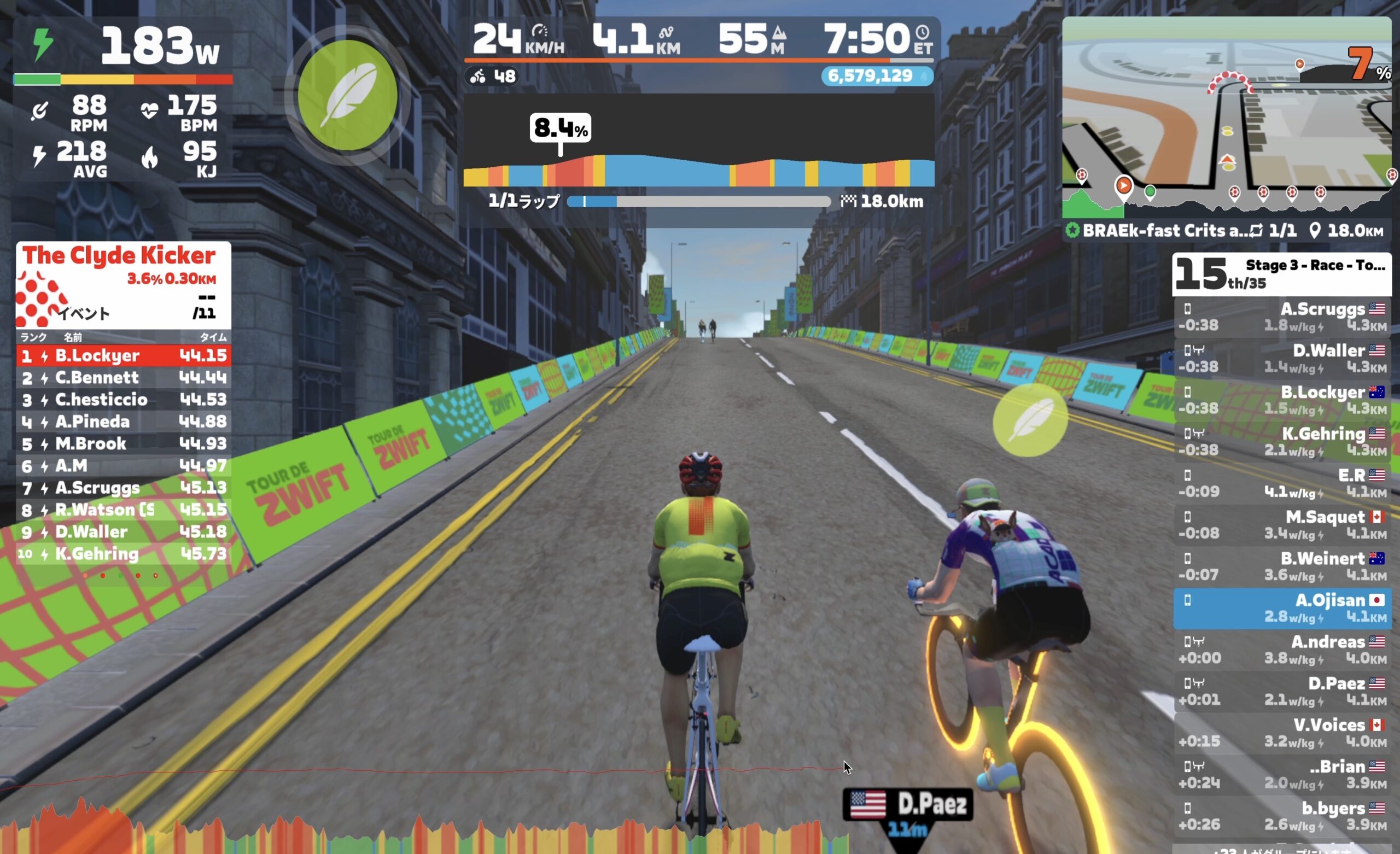Pick ..Brian from the nearby riders list

(1282, 775)
